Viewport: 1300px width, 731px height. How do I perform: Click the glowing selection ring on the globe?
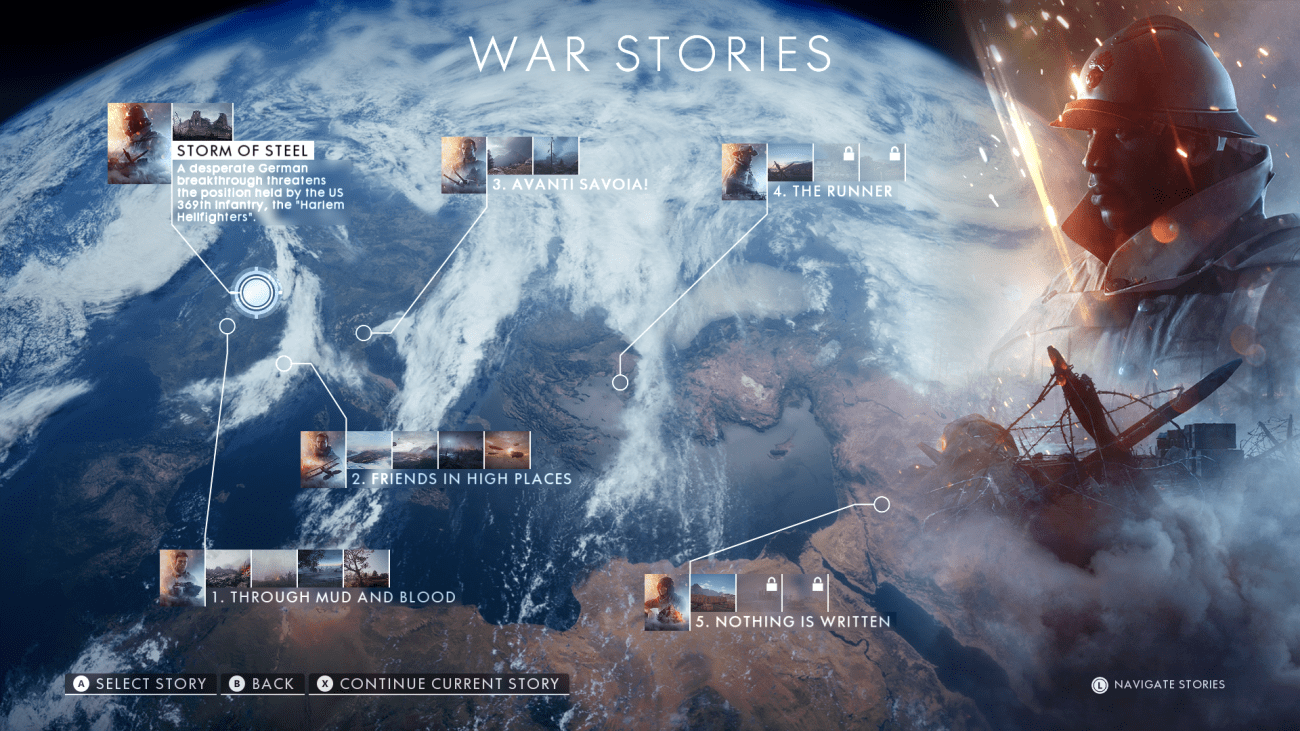tap(258, 292)
